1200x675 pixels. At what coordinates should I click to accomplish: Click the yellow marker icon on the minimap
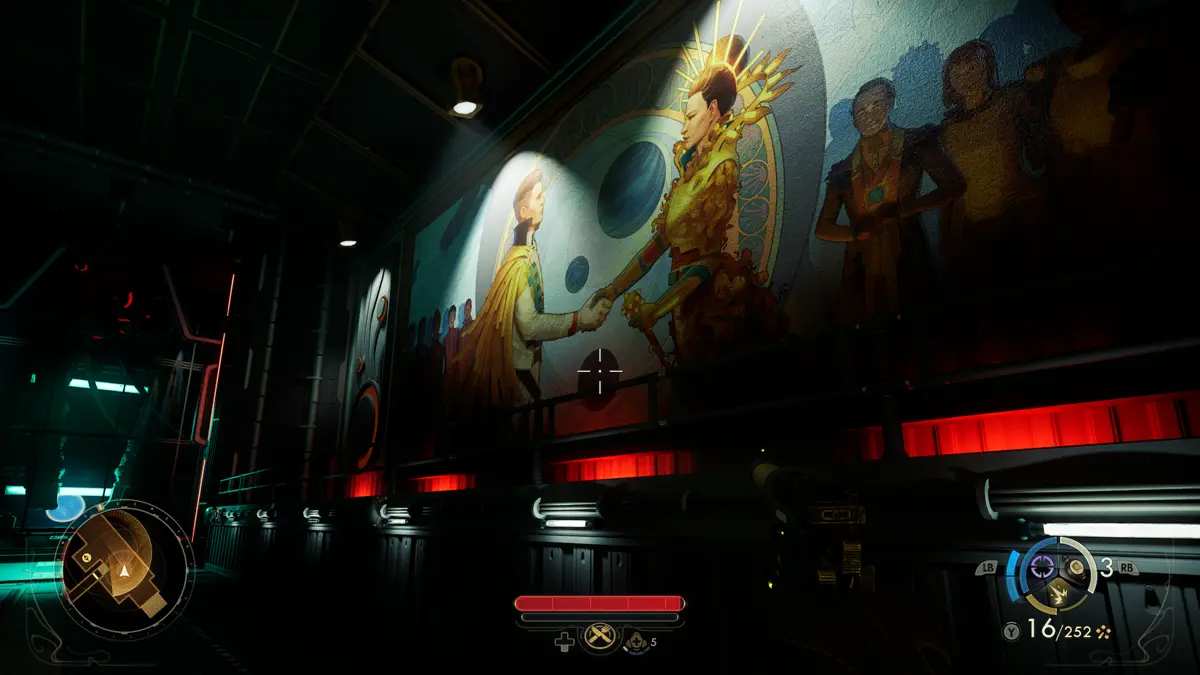pos(87,556)
